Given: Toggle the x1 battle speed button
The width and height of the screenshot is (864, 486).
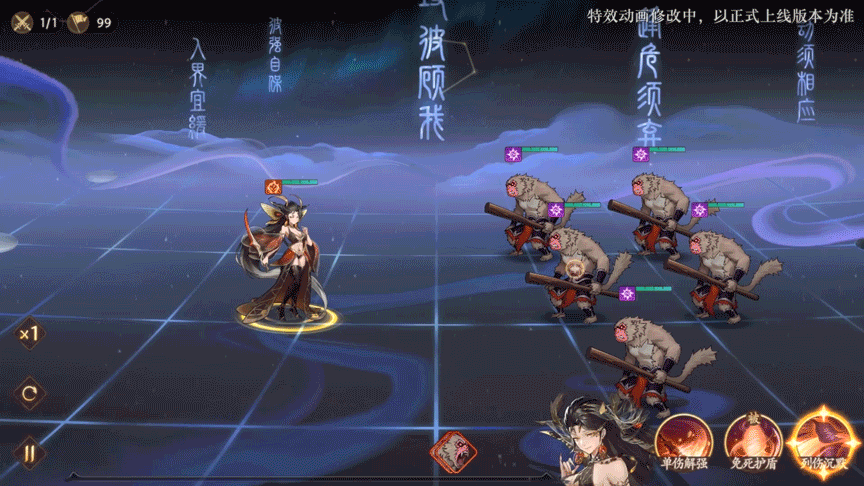Looking at the screenshot, I should tap(29, 334).
